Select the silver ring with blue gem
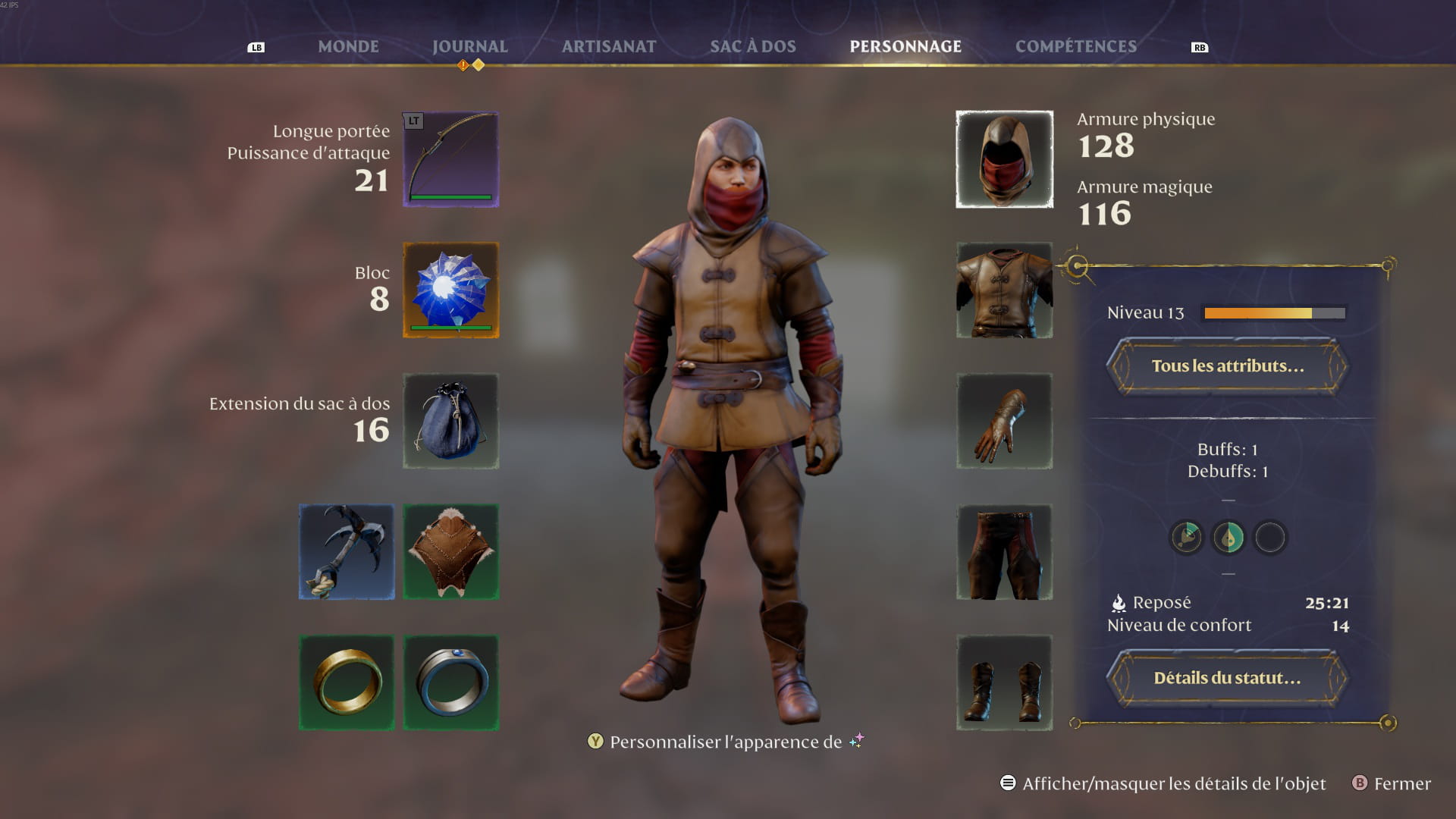Image resolution: width=1456 pixels, height=819 pixels. pos(450,682)
